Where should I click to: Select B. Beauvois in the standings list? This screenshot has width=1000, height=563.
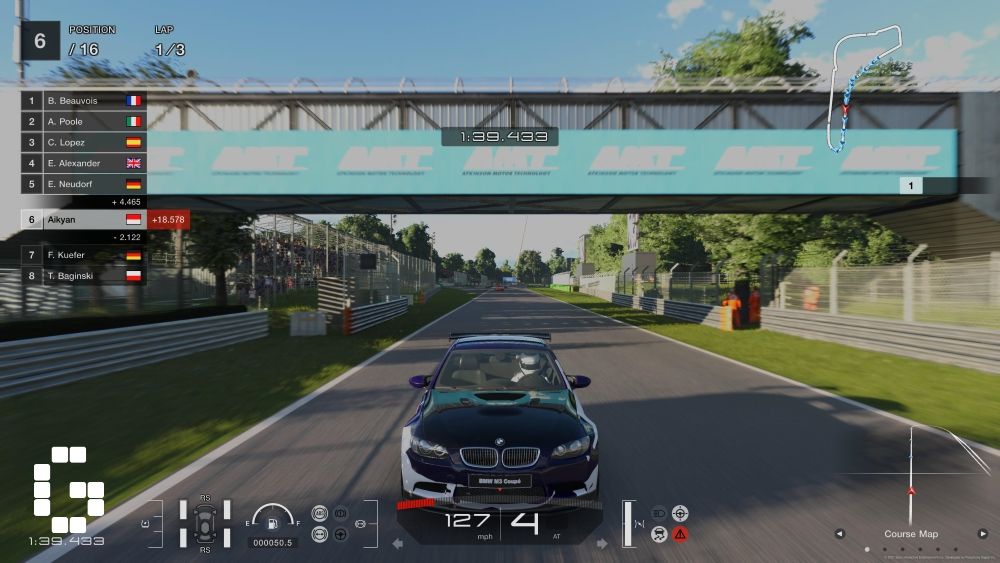coord(84,101)
